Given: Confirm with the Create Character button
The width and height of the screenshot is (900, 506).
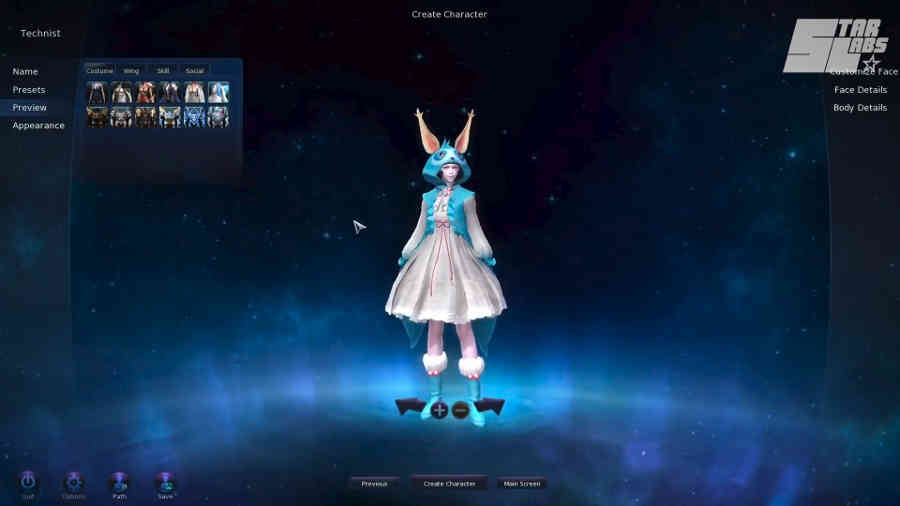Looking at the screenshot, I should [449, 484].
